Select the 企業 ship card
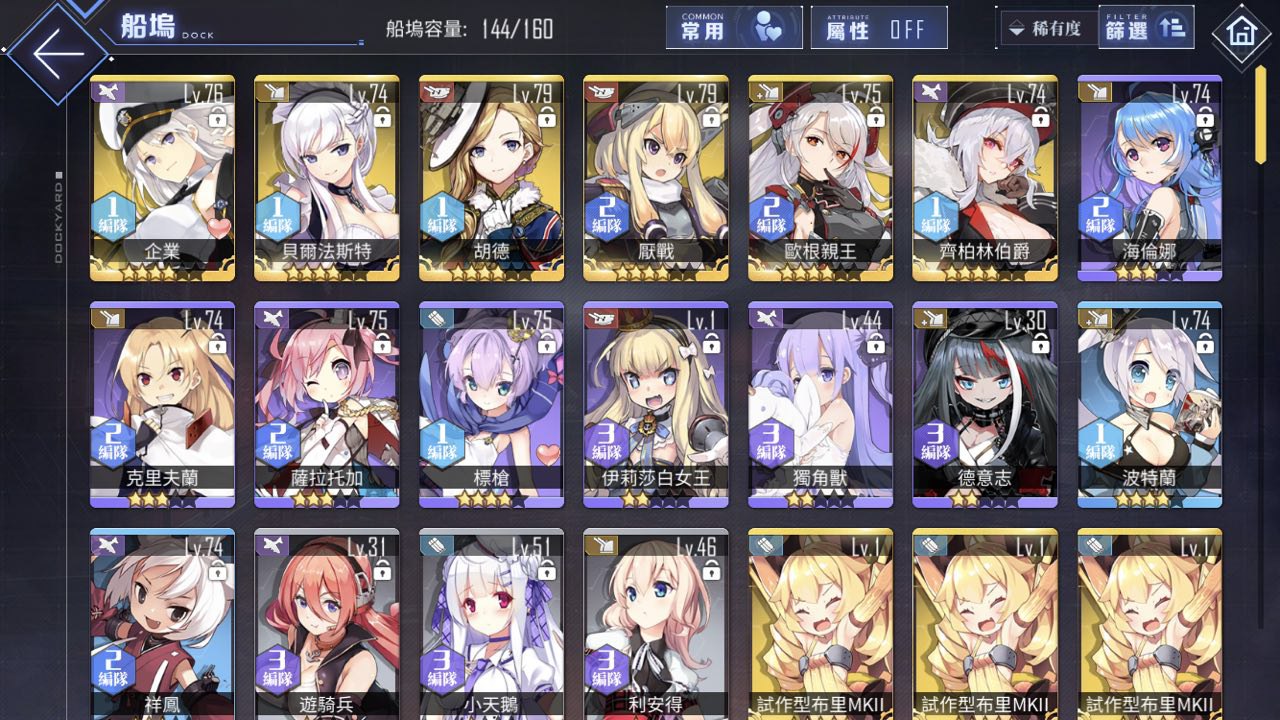The height and width of the screenshot is (720, 1280). [x=162, y=177]
